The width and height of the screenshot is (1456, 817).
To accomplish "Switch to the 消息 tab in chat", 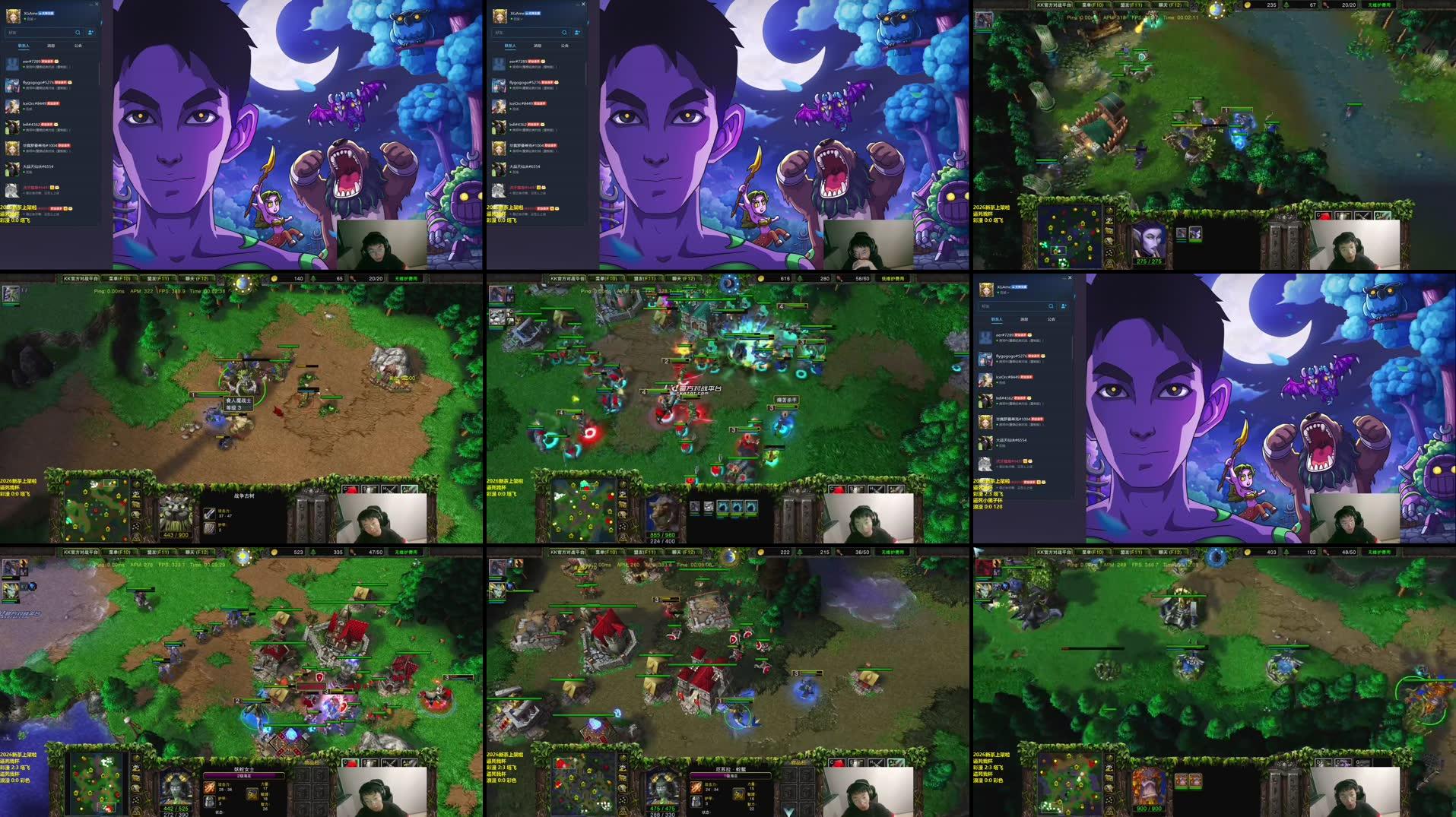I will tap(51, 46).
